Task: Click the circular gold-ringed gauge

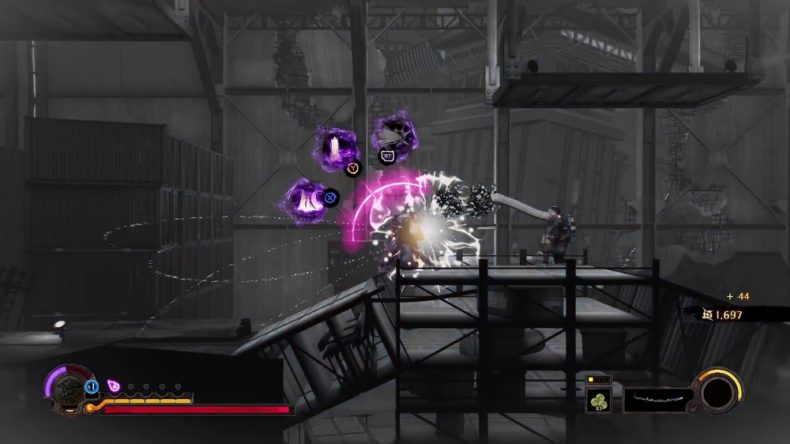Action: [718, 391]
